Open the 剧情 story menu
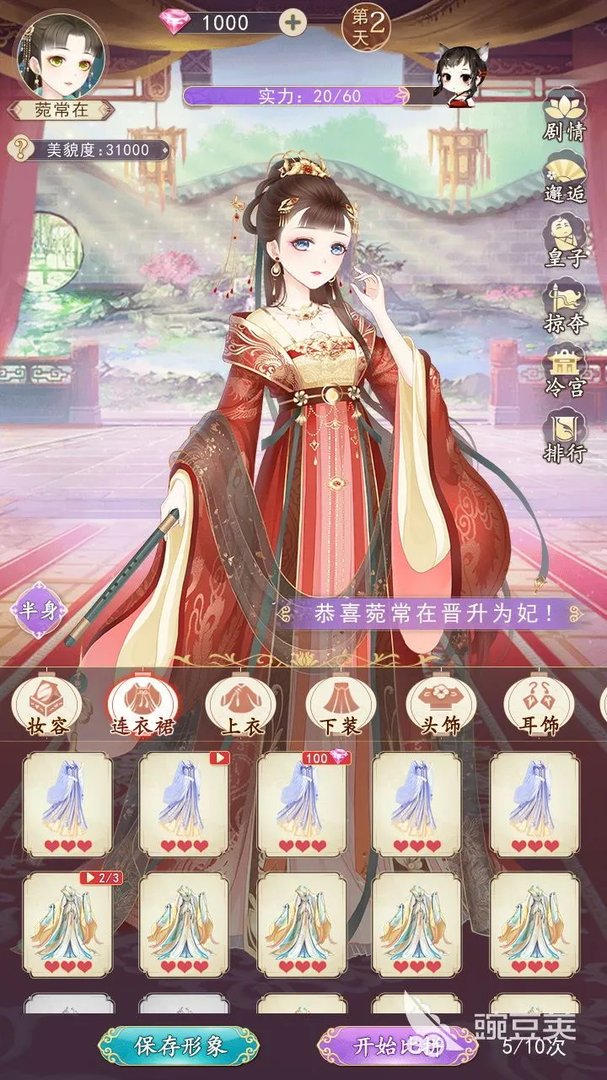Image resolution: width=607 pixels, height=1080 pixels. 565,119
